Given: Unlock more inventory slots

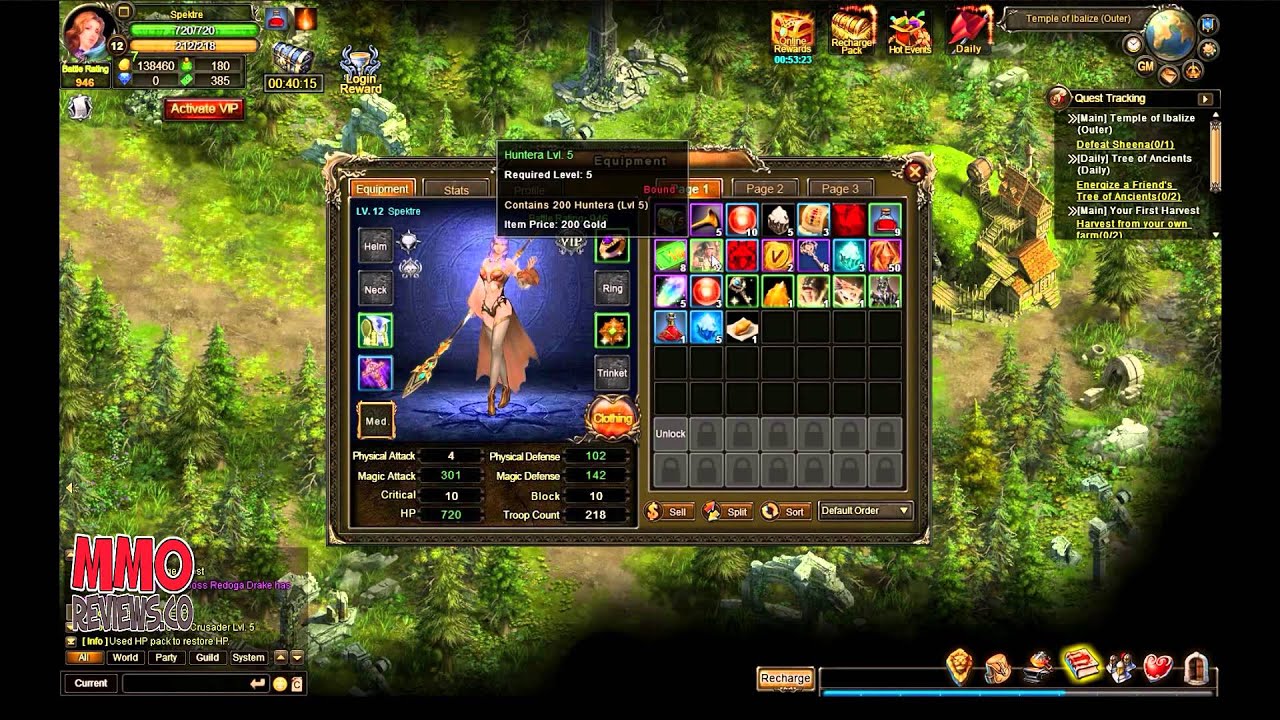Looking at the screenshot, I should [x=670, y=434].
